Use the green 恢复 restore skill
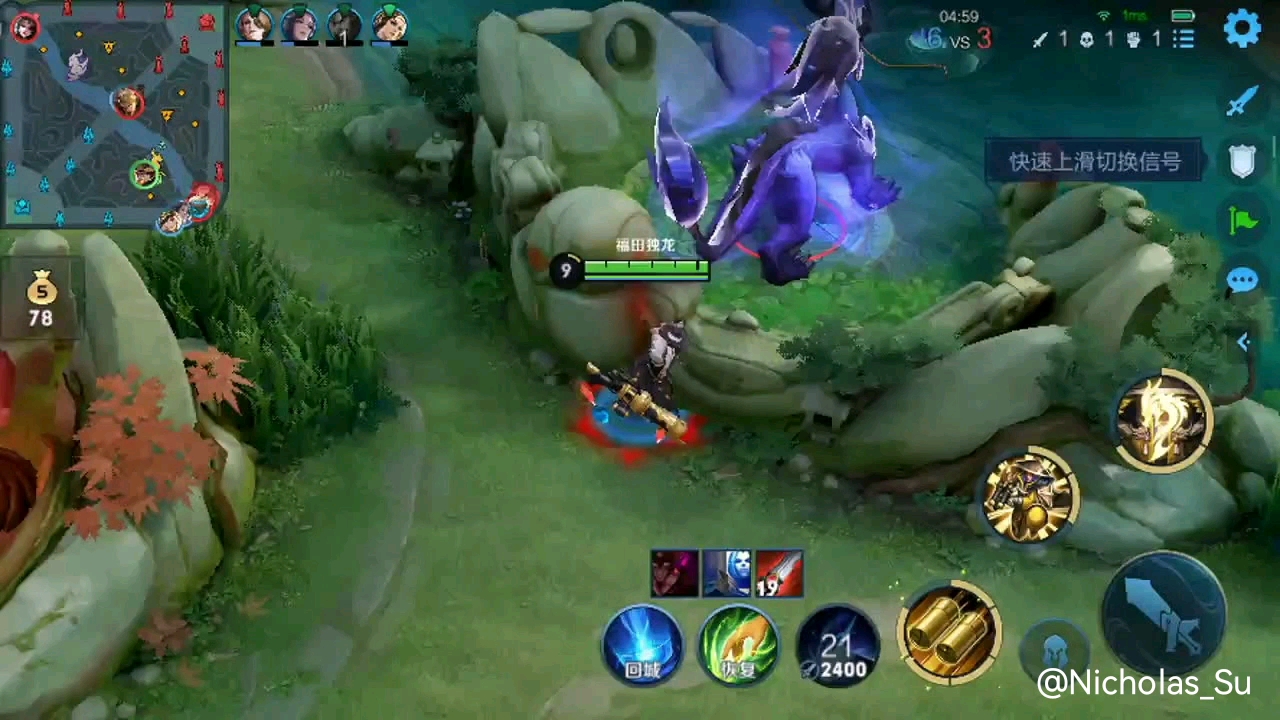The width and height of the screenshot is (1280, 720). click(x=739, y=645)
